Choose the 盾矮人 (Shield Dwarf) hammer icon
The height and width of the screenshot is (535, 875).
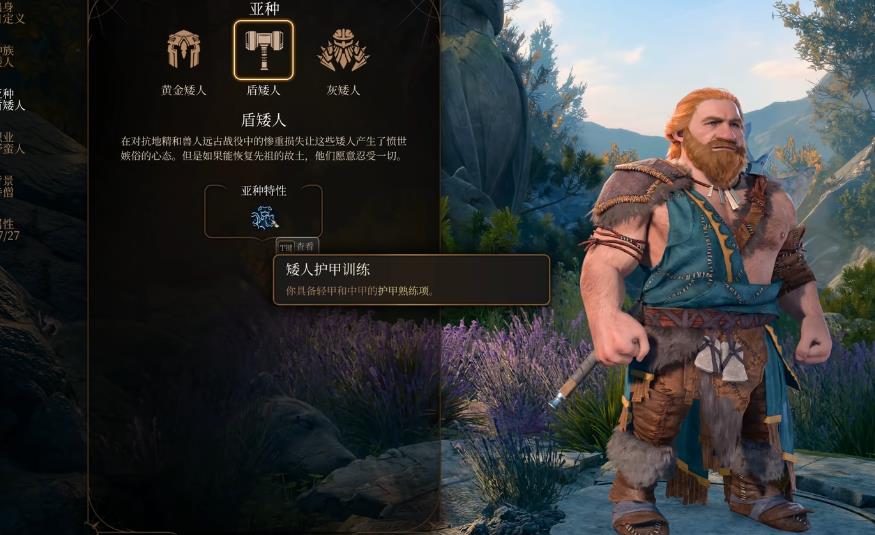point(263,50)
